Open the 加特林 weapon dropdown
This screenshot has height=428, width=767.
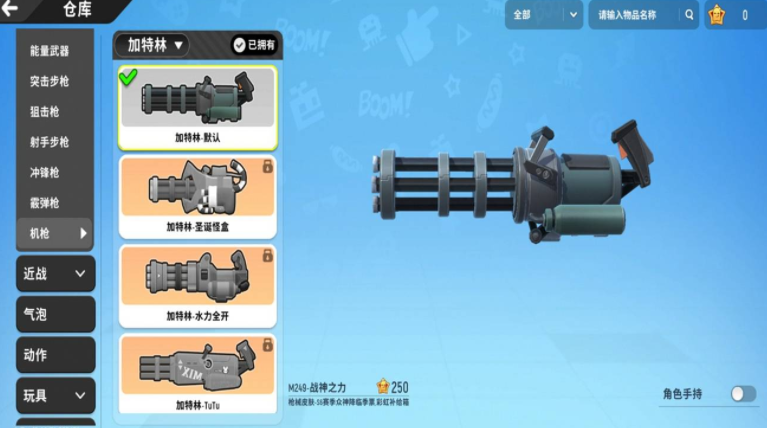point(151,45)
